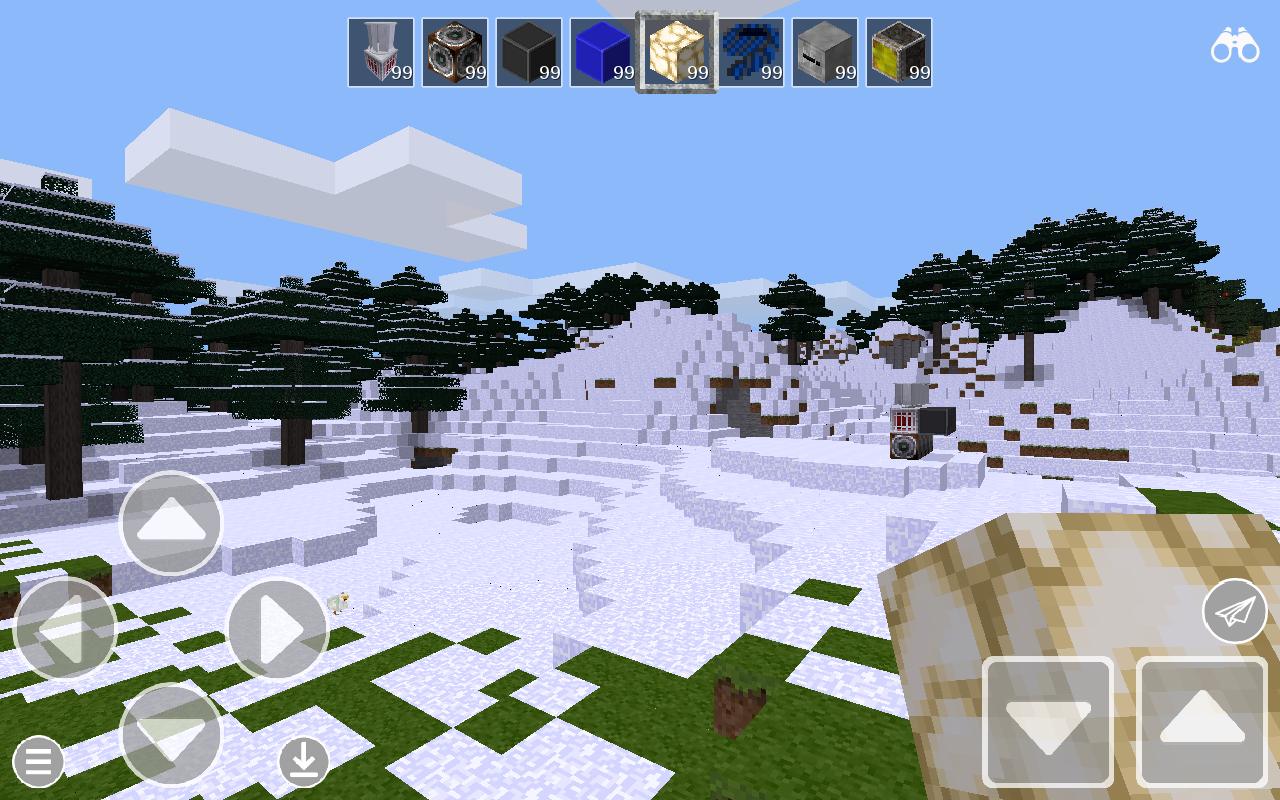Select the gray dispenser block in slot seven
Image resolution: width=1280 pixels, height=800 pixels.
[826, 50]
